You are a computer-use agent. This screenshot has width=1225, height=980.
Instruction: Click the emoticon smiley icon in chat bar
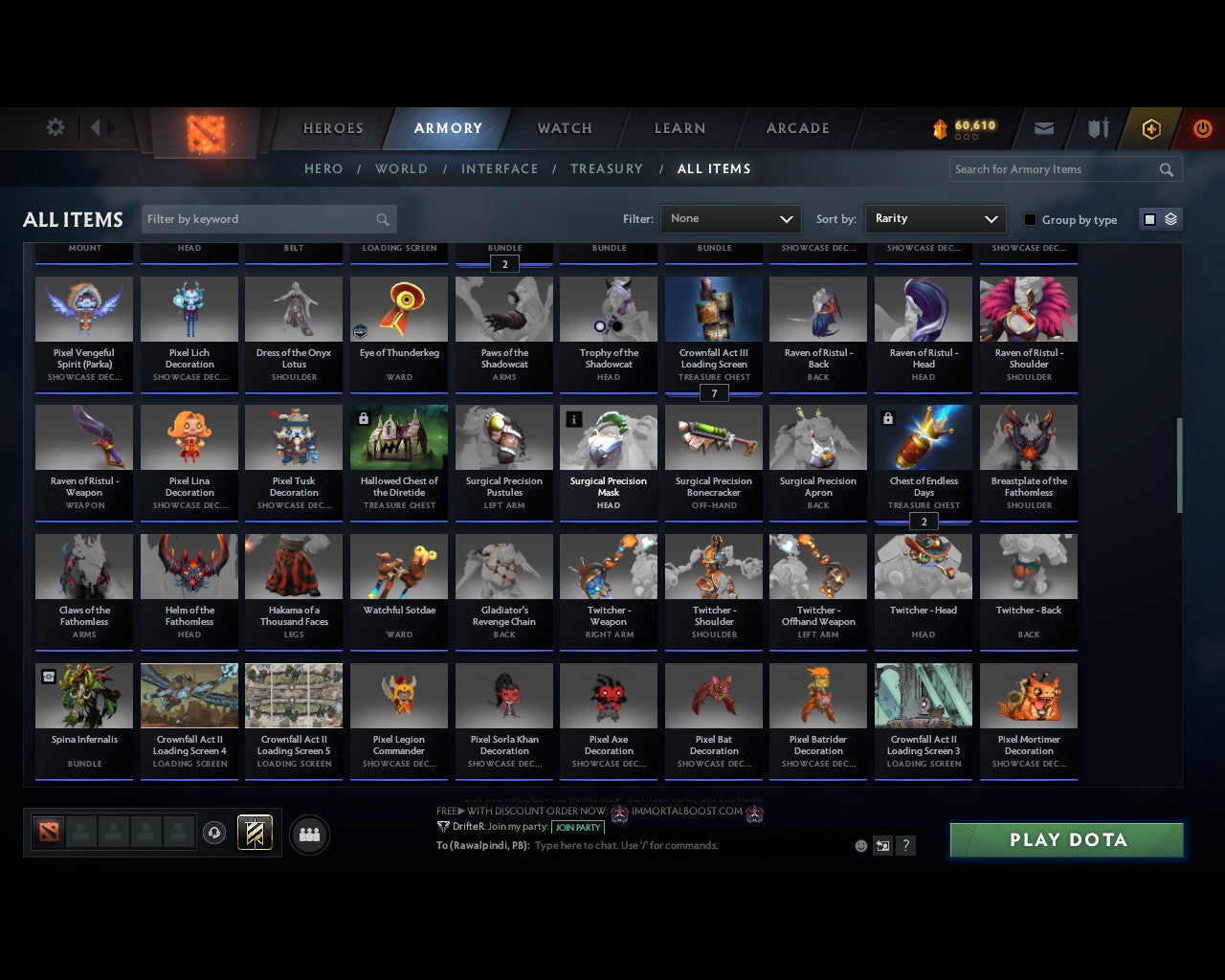[859, 845]
